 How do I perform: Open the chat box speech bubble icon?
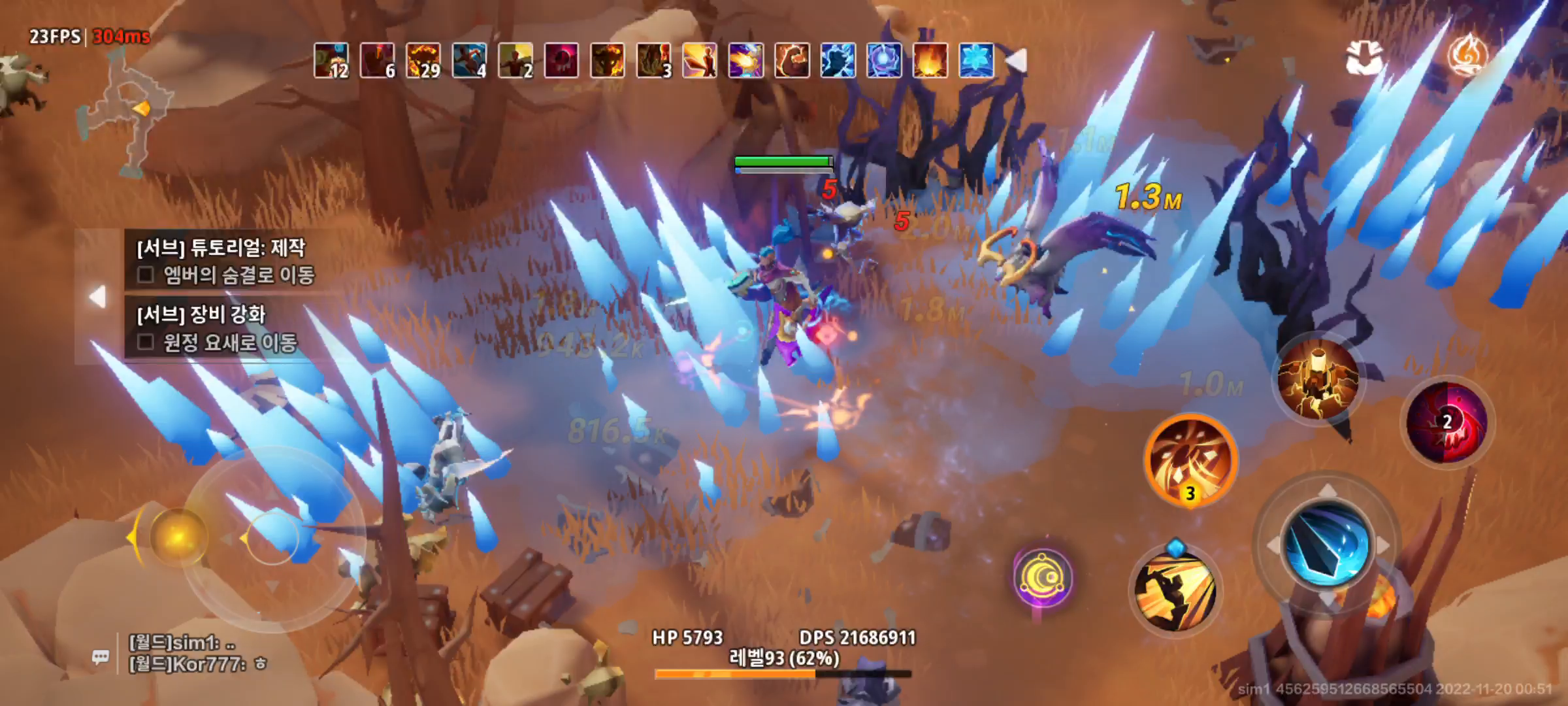click(x=101, y=656)
